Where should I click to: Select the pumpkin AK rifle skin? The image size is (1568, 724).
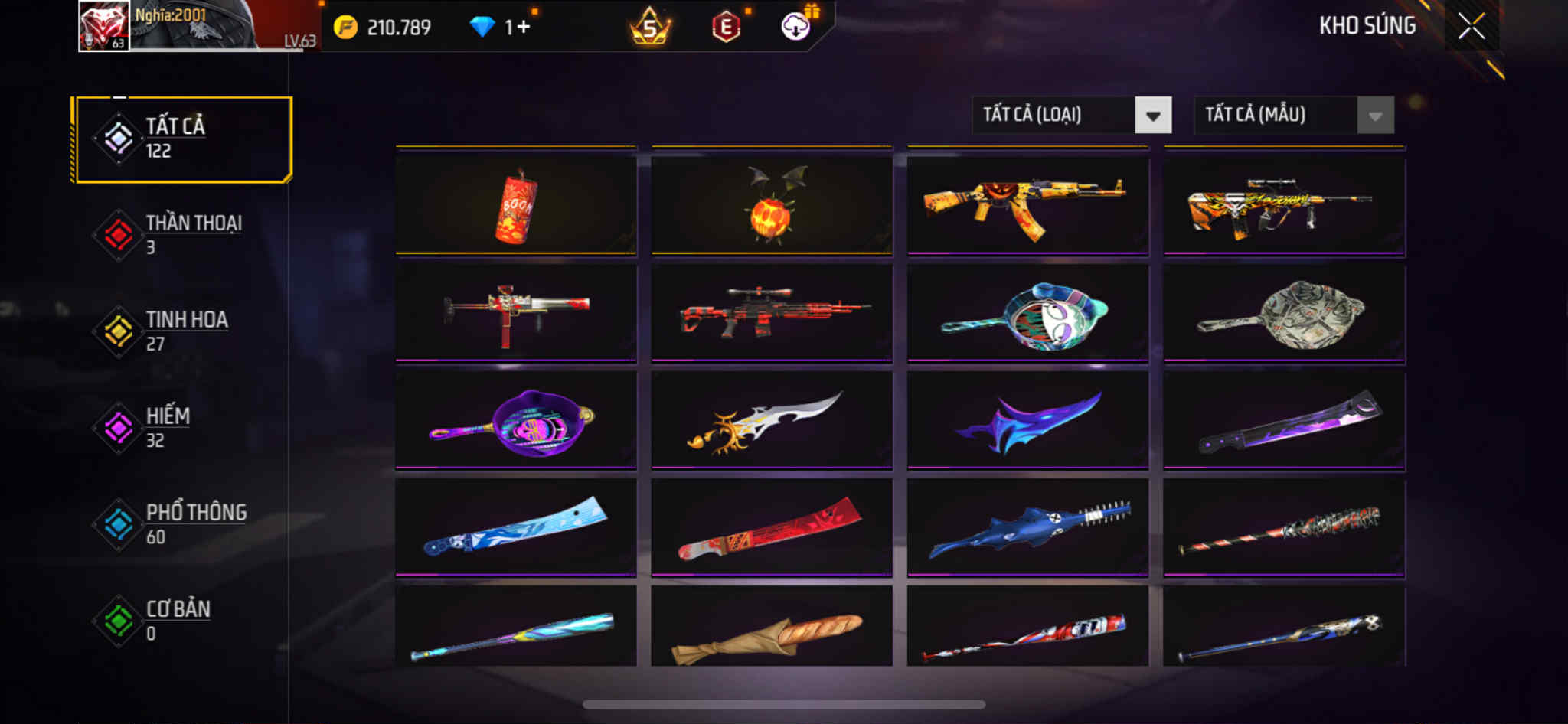point(1027,205)
